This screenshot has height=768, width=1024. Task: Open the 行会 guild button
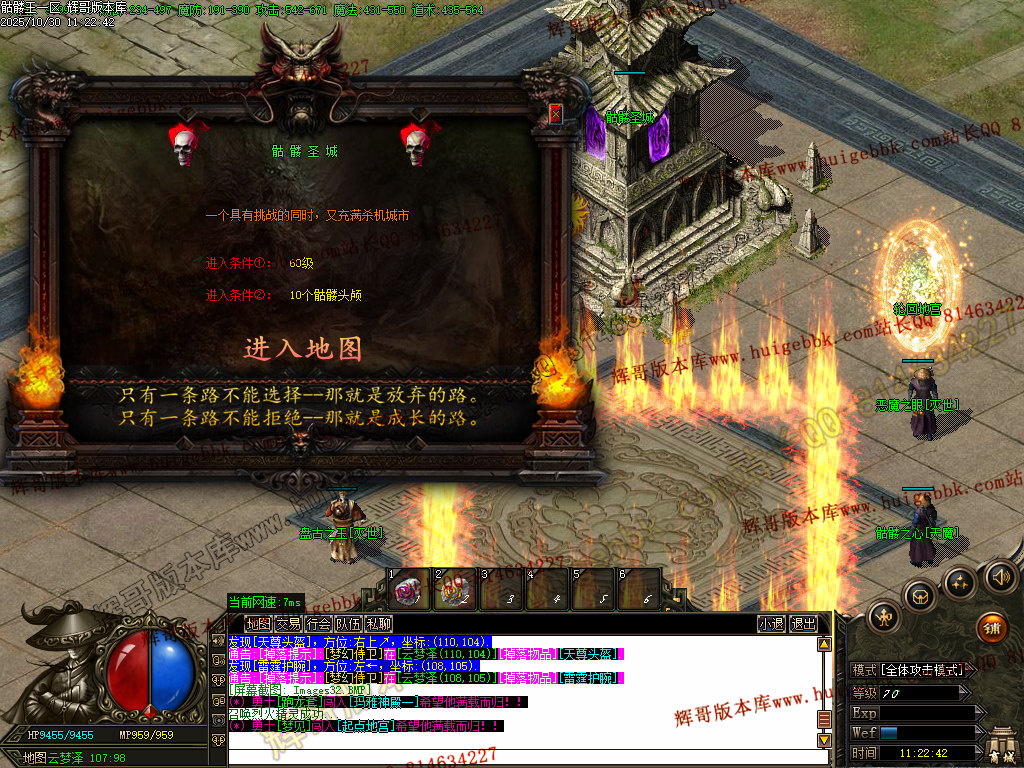(318, 624)
